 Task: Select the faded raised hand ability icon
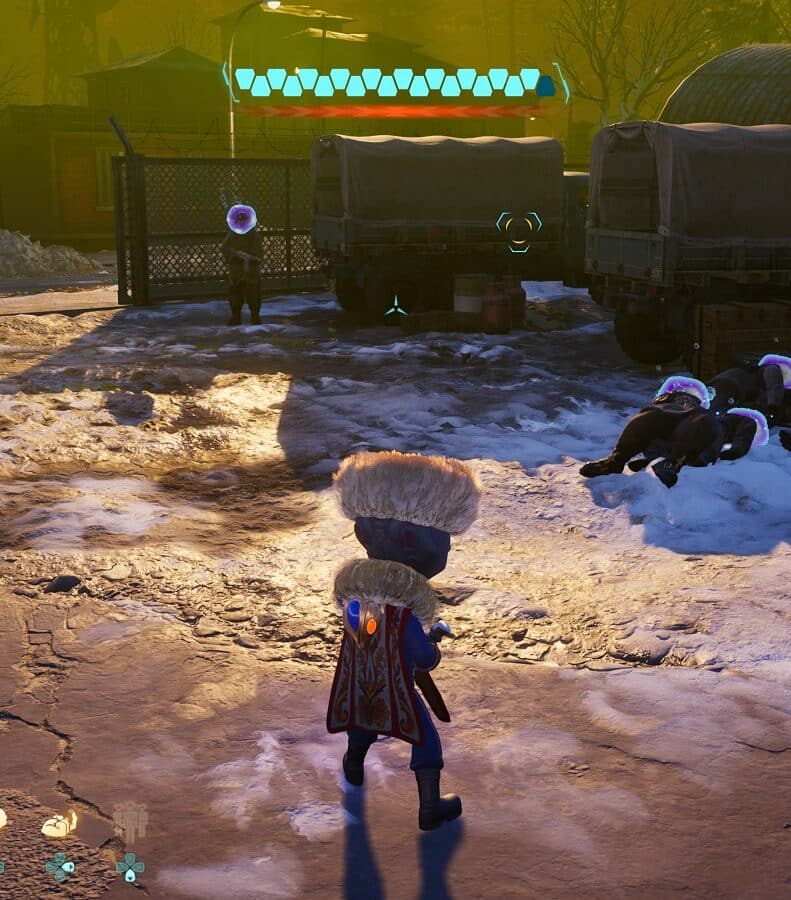click(x=129, y=822)
